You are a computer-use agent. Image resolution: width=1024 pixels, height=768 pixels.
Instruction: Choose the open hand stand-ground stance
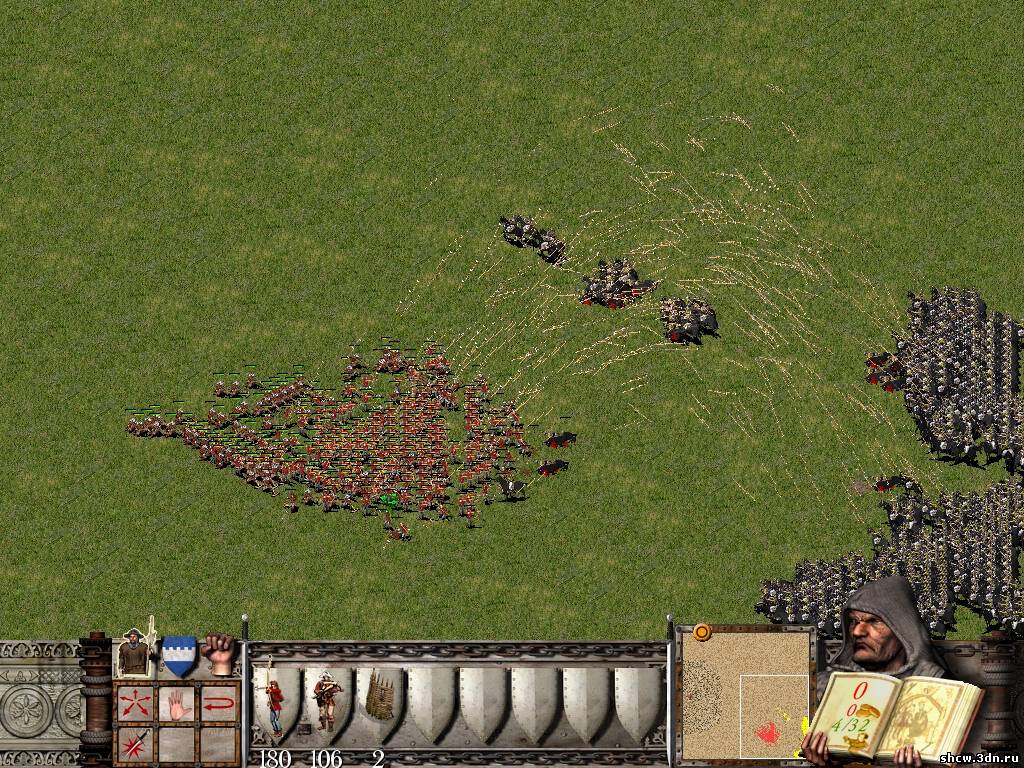(177, 703)
